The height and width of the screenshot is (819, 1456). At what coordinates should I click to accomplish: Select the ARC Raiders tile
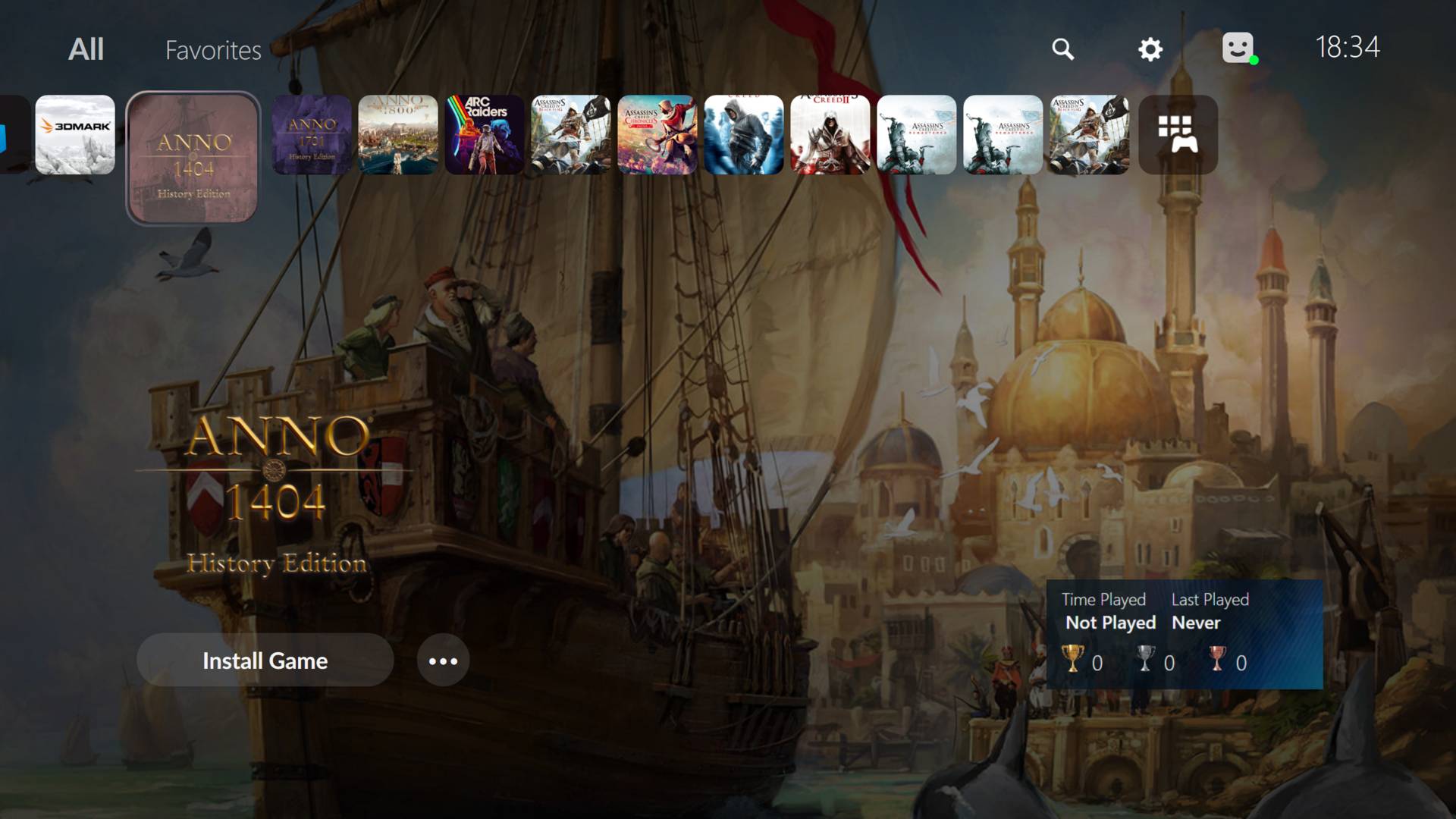pyautogui.click(x=485, y=133)
